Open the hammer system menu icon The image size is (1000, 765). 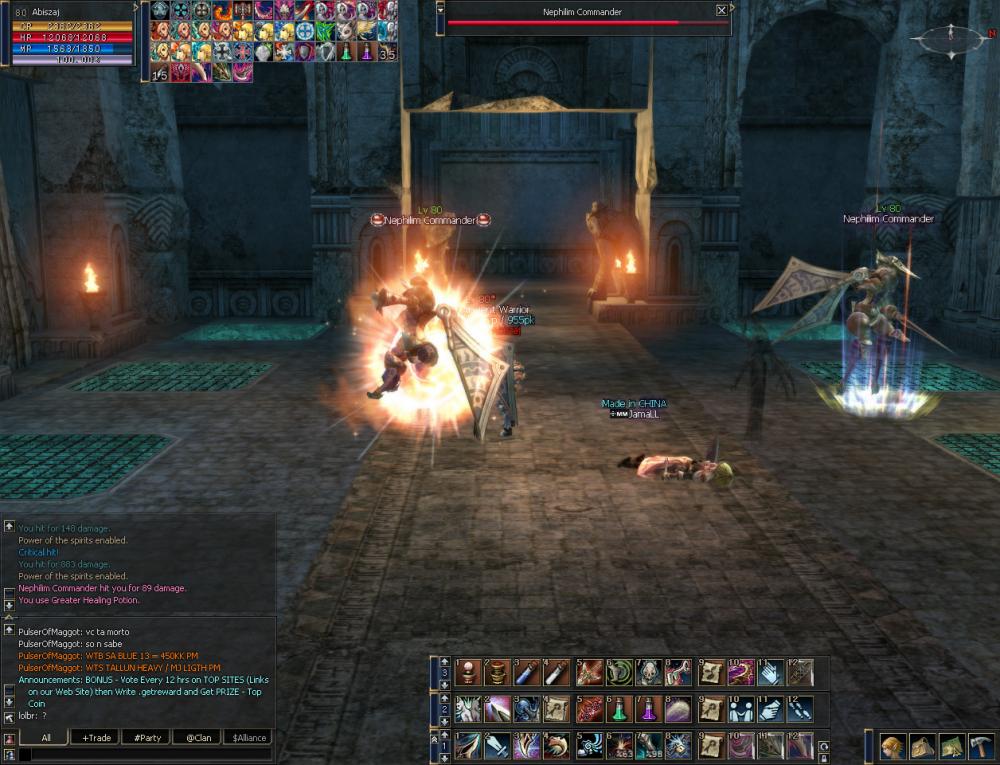(x=980, y=746)
